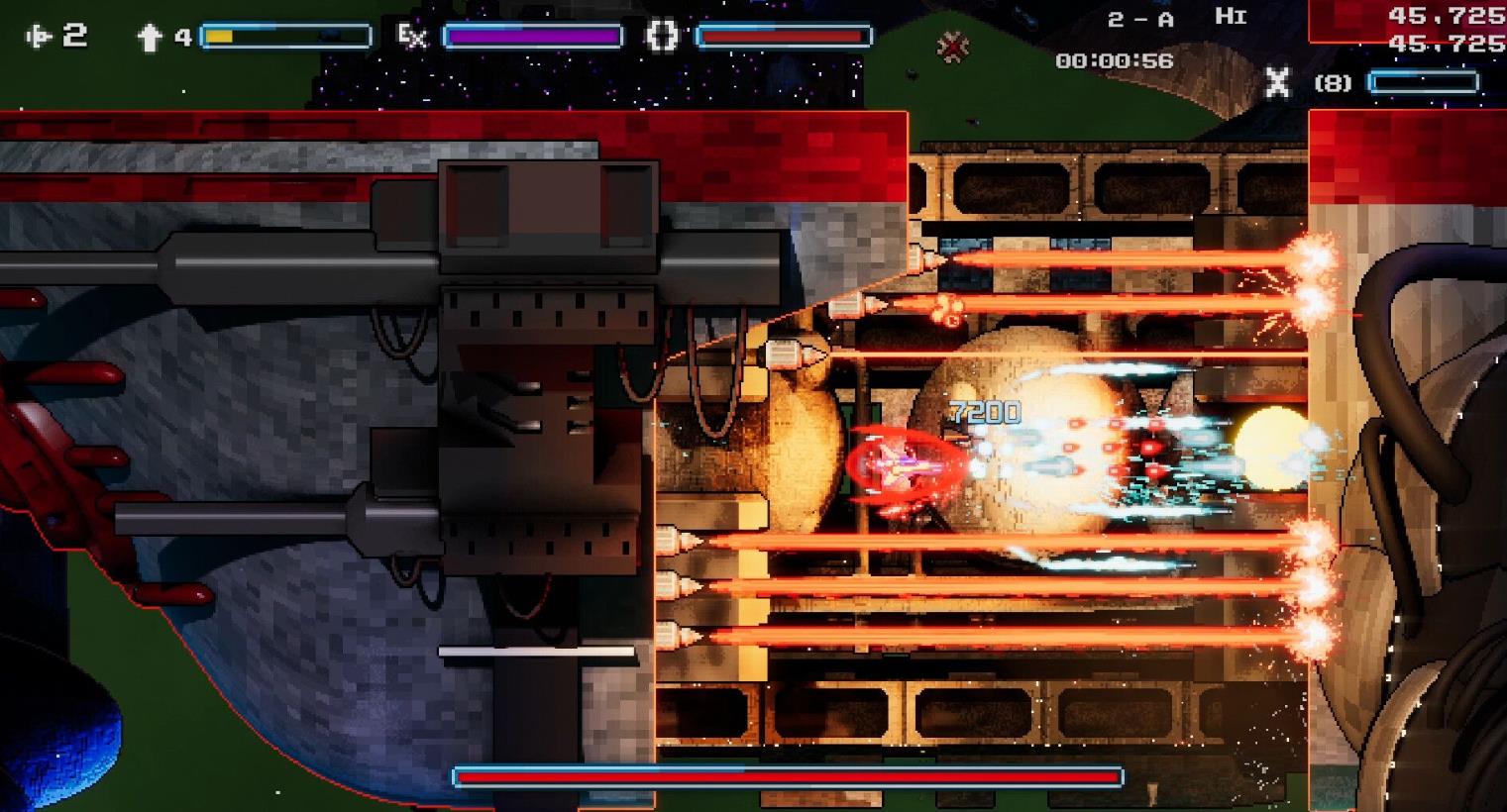Select the upward arrow power level icon
The image size is (1507, 812).
point(150,38)
